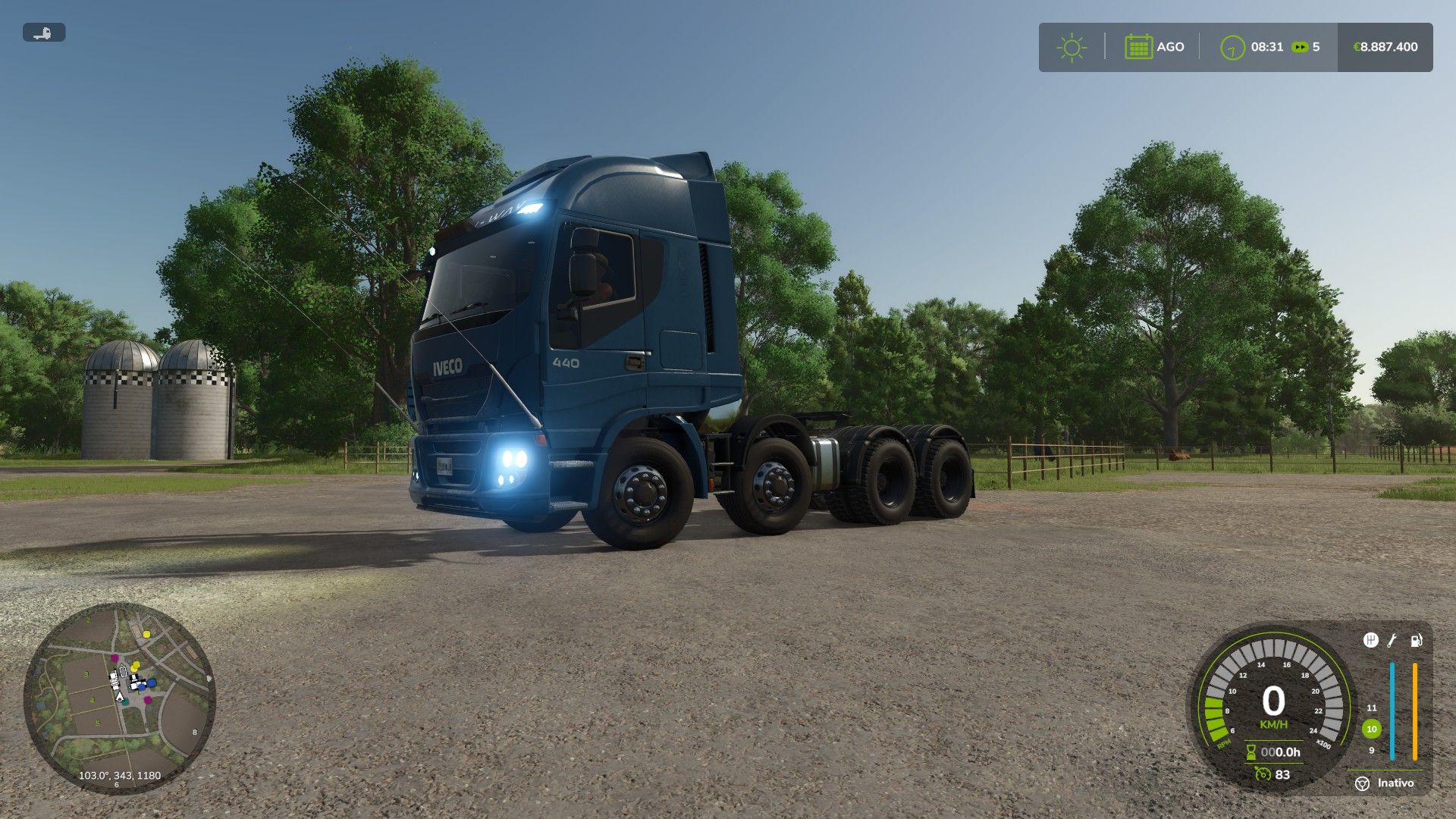Image resolution: width=1456 pixels, height=819 pixels.
Task: Select the fuel pump icon
Action: [x=1416, y=641]
